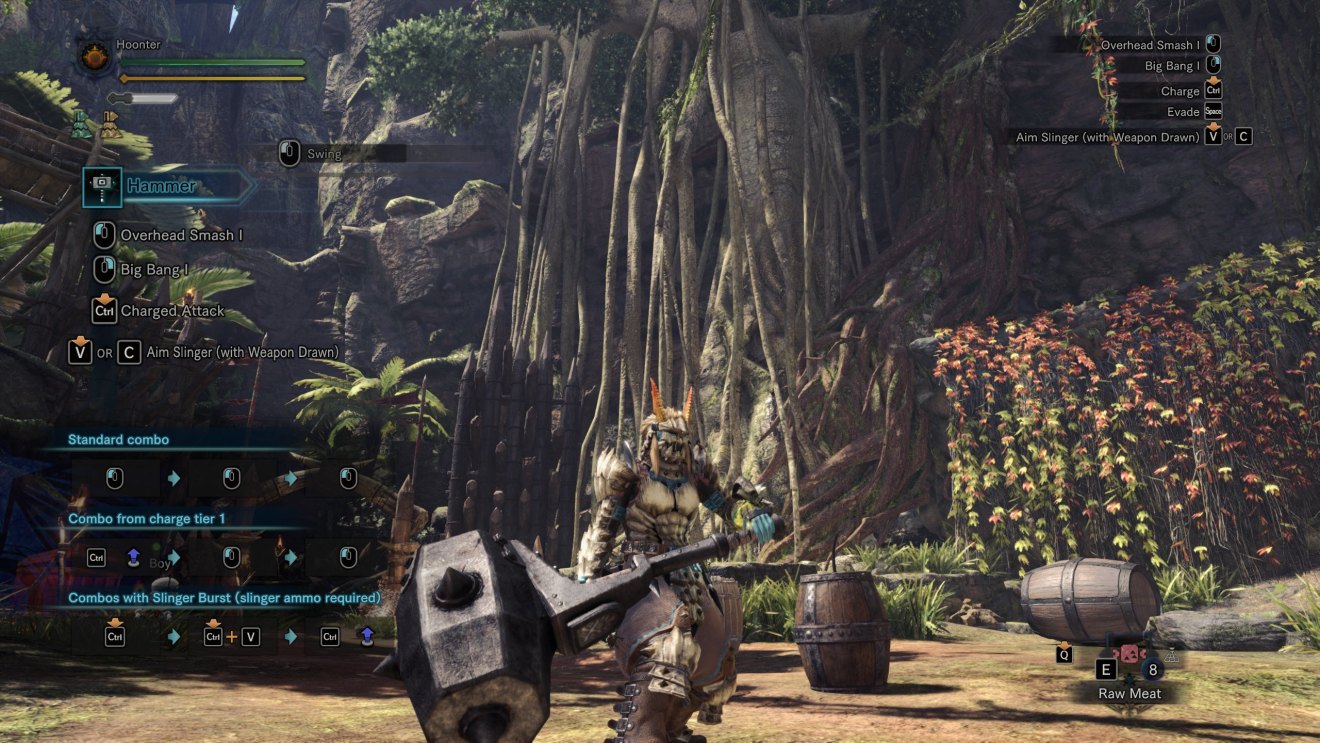The height and width of the screenshot is (743, 1320).
Task: Select the Evade entry in the control list
Action: coord(1183,111)
